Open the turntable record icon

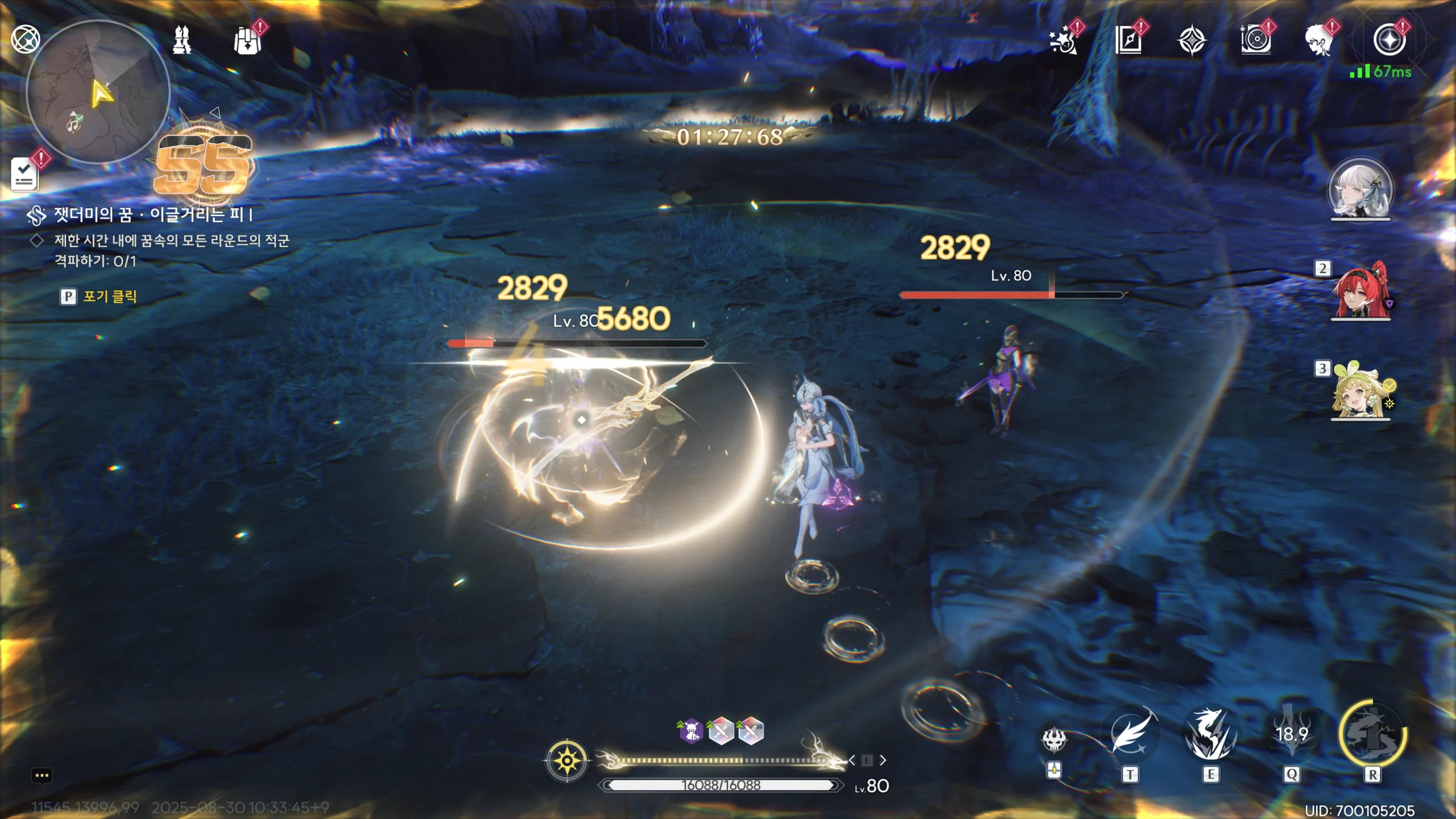click(1256, 41)
